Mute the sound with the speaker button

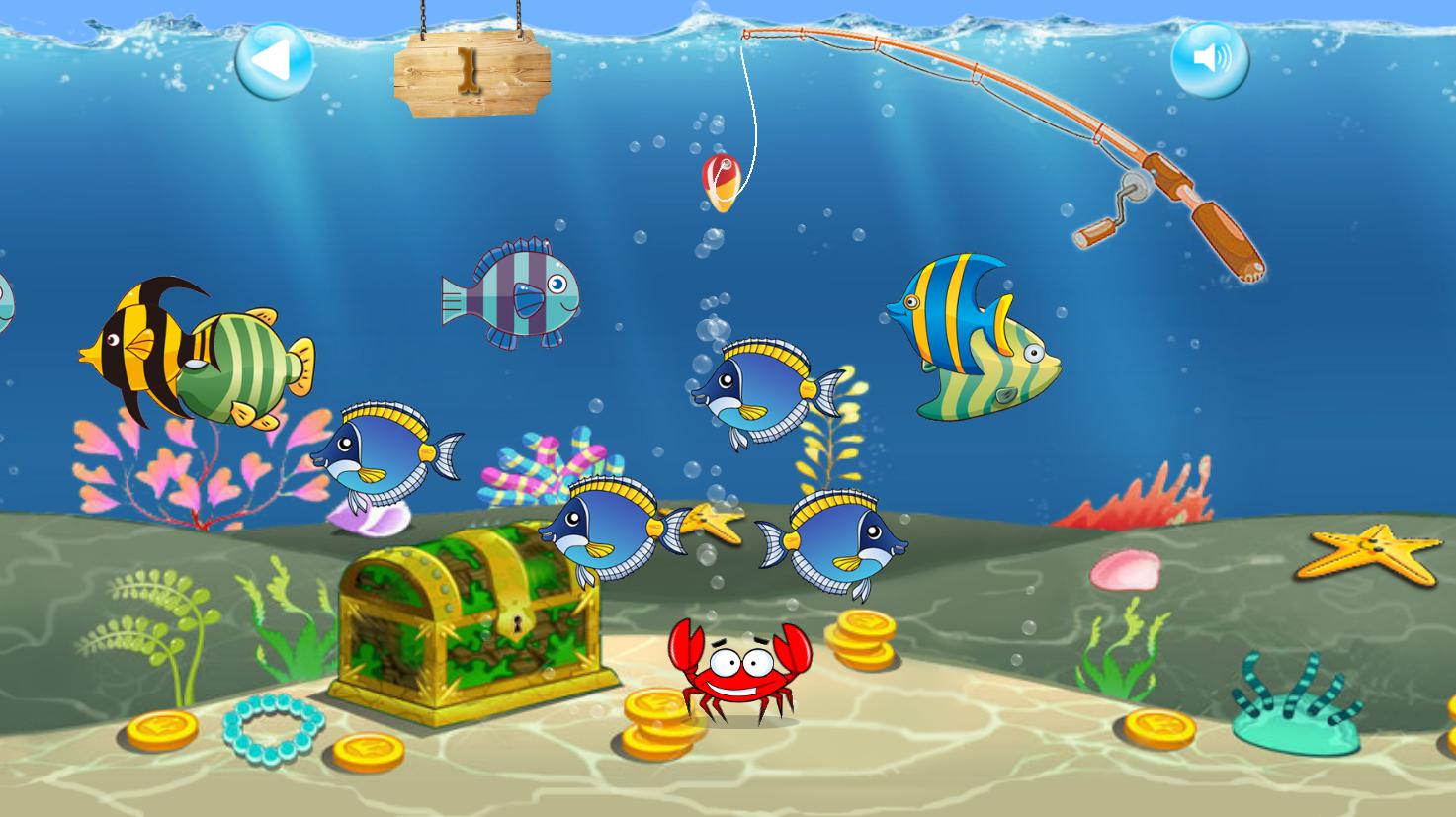[1213, 59]
